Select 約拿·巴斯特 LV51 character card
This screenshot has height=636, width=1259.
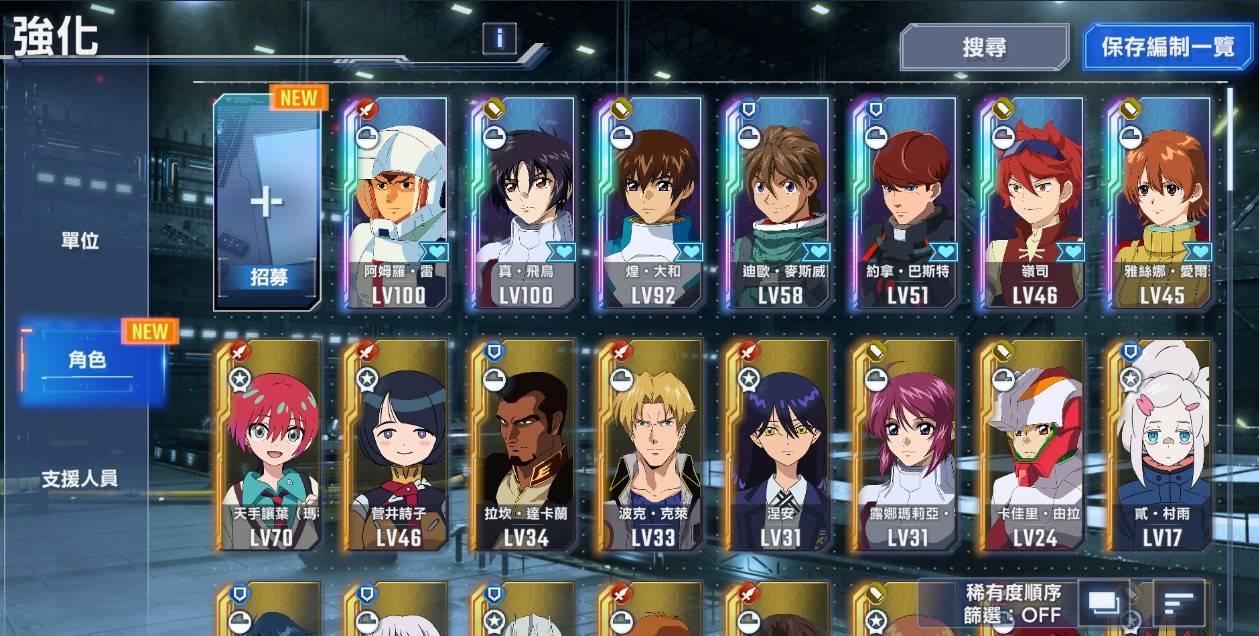(906, 203)
